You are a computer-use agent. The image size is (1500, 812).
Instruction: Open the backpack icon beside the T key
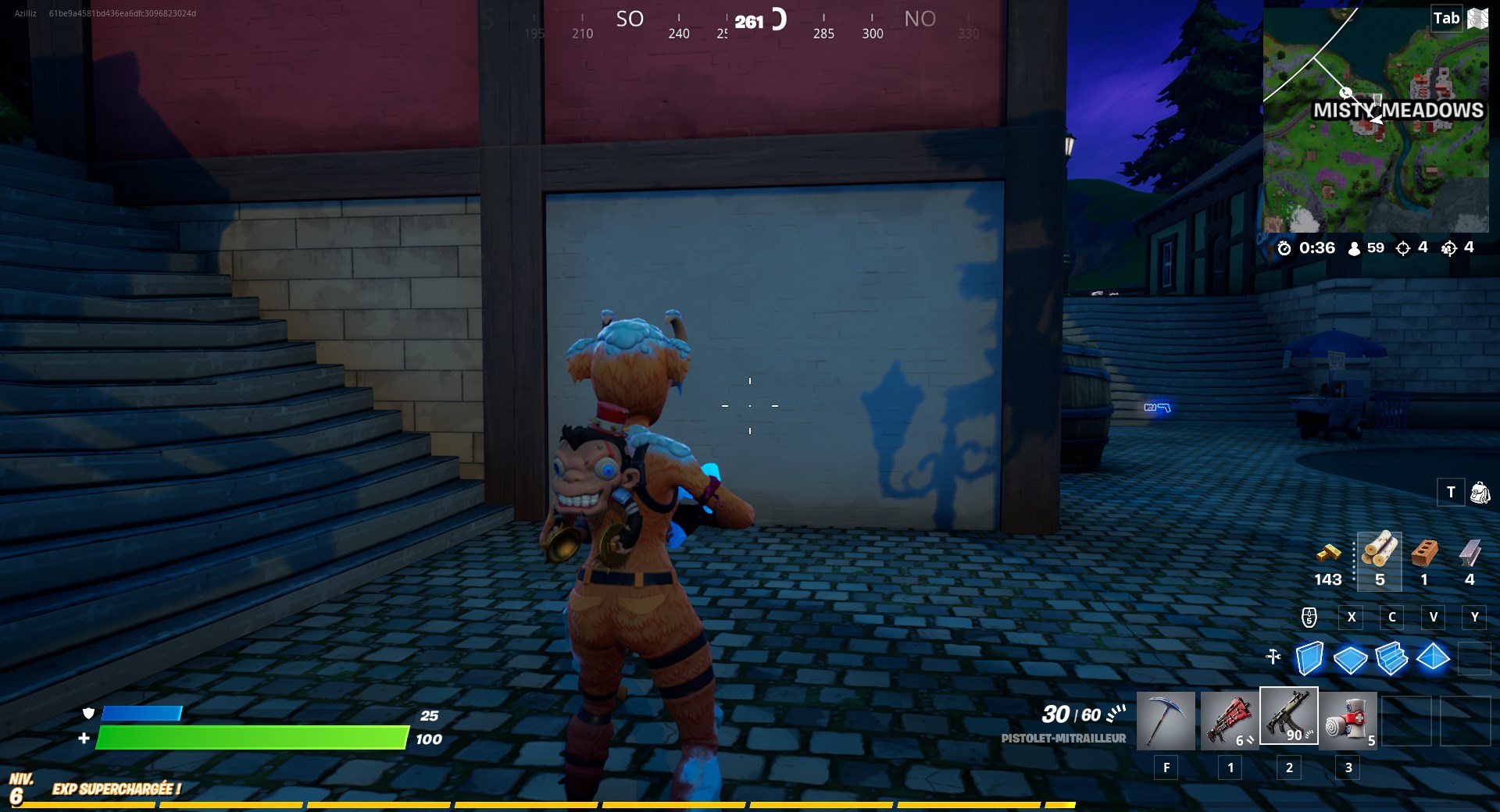pyautogui.click(x=1482, y=493)
